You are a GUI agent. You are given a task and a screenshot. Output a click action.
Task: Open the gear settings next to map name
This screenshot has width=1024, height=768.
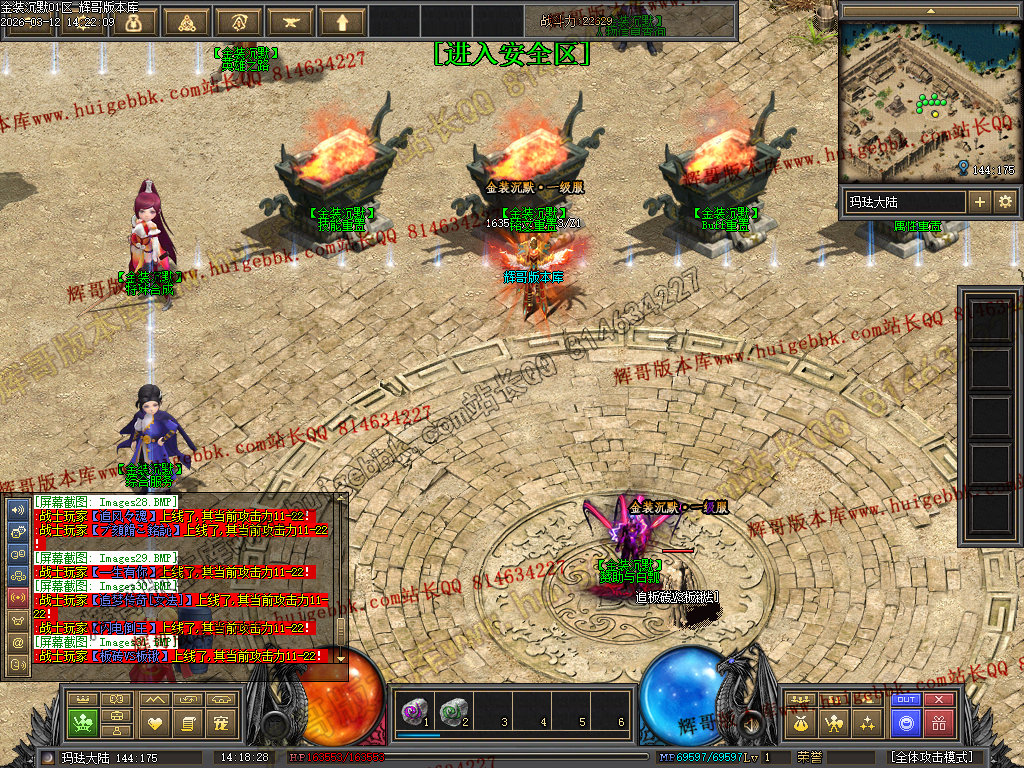[1004, 202]
